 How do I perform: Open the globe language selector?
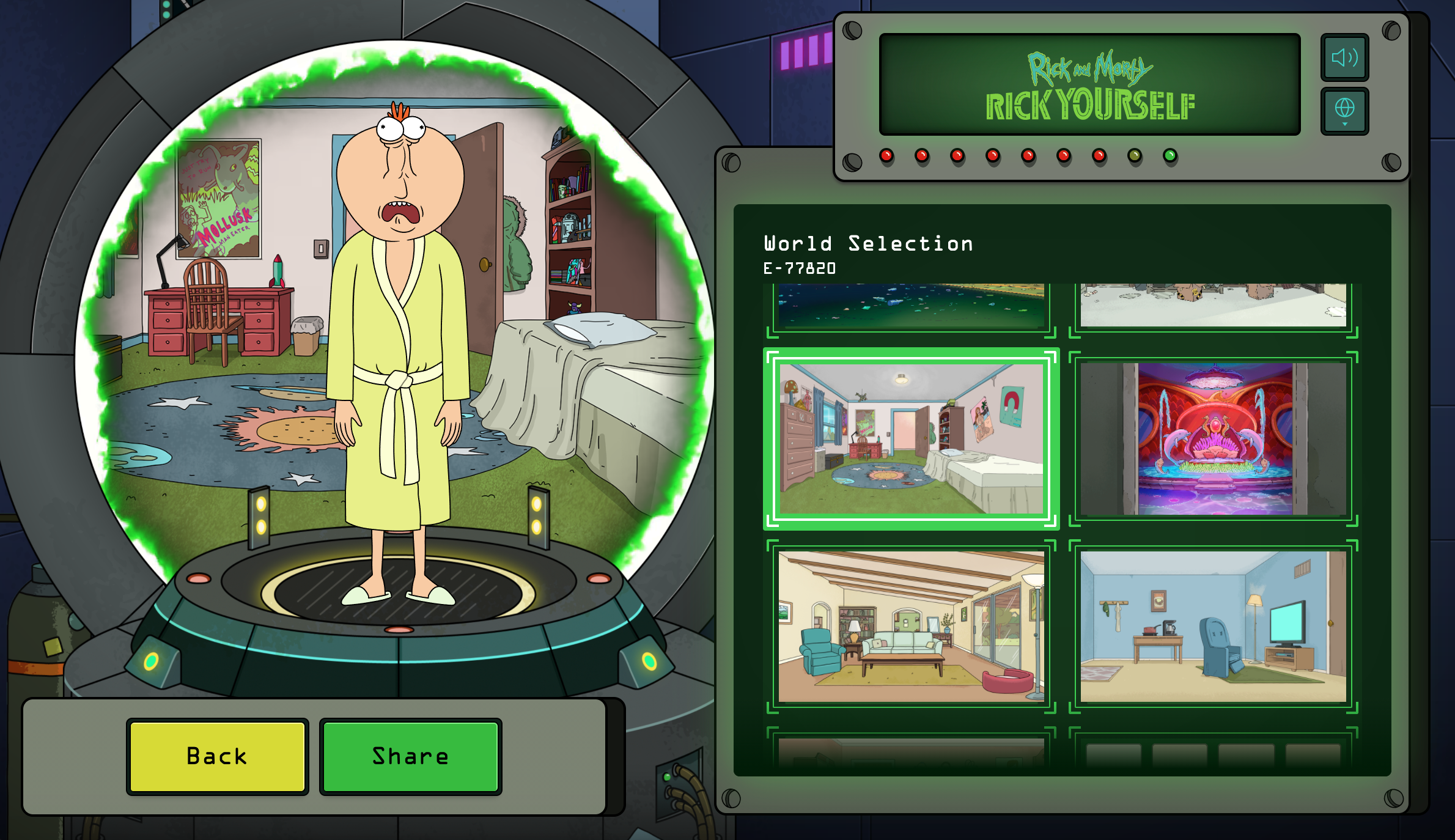point(1344,111)
